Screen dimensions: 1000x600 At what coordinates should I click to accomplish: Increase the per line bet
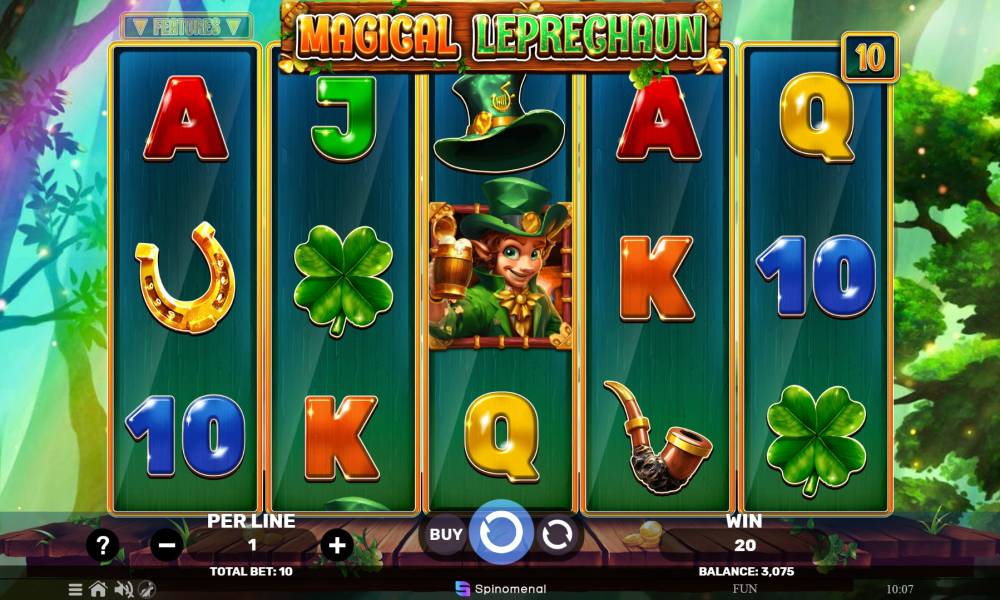(338, 545)
